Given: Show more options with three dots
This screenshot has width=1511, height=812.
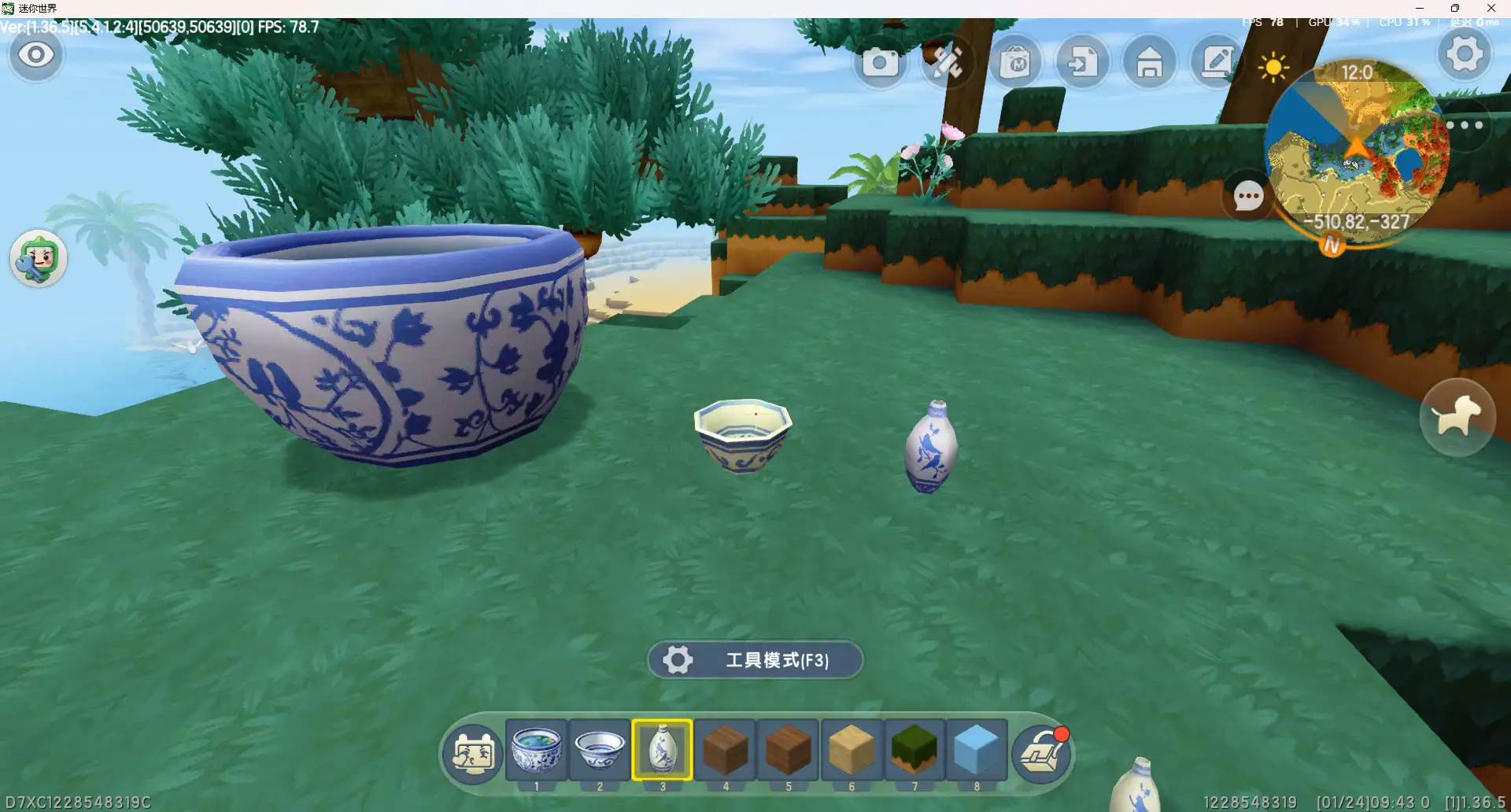Looking at the screenshot, I should point(1465,125).
